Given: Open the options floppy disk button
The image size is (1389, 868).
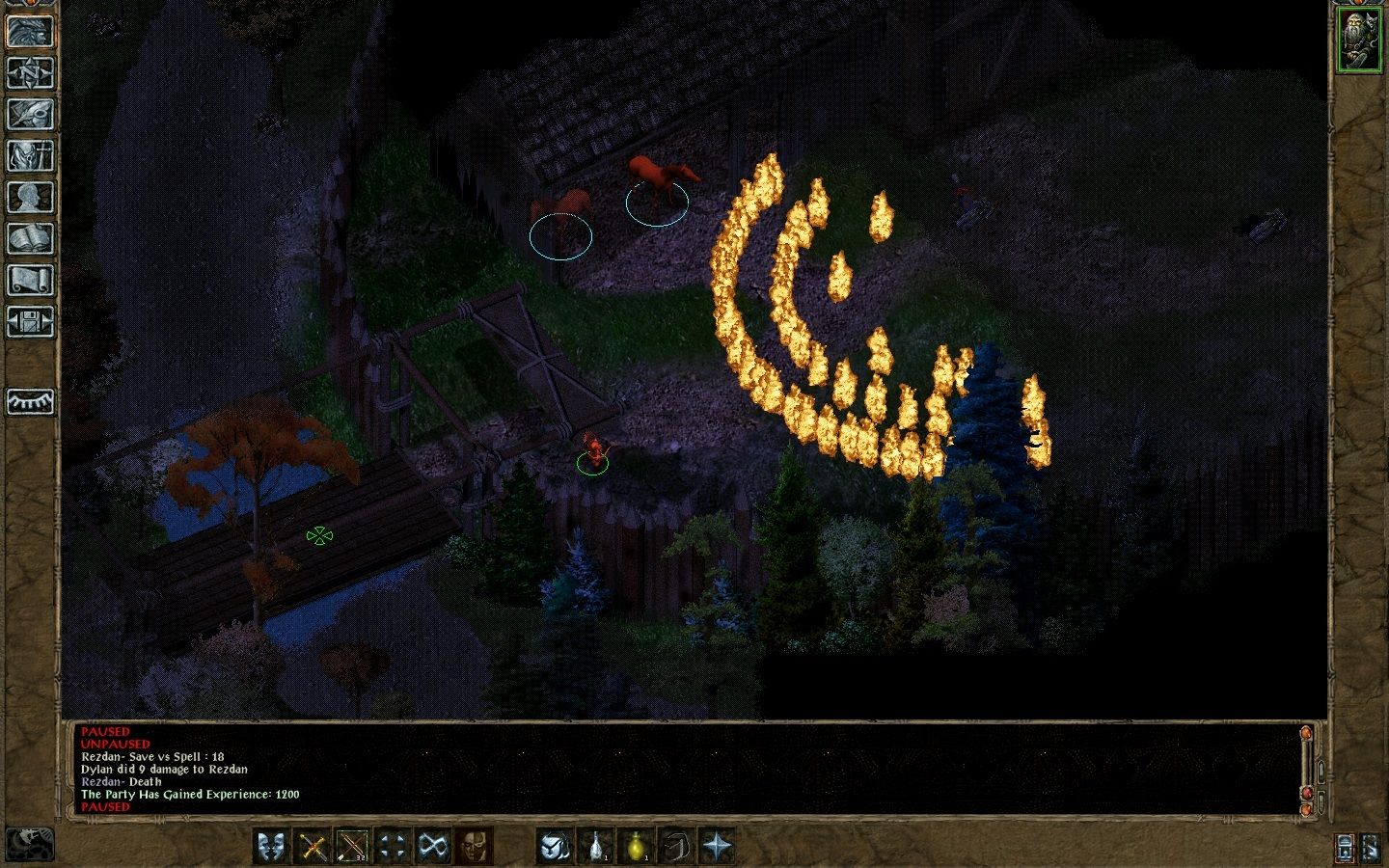Looking at the screenshot, I should point(30,321).
